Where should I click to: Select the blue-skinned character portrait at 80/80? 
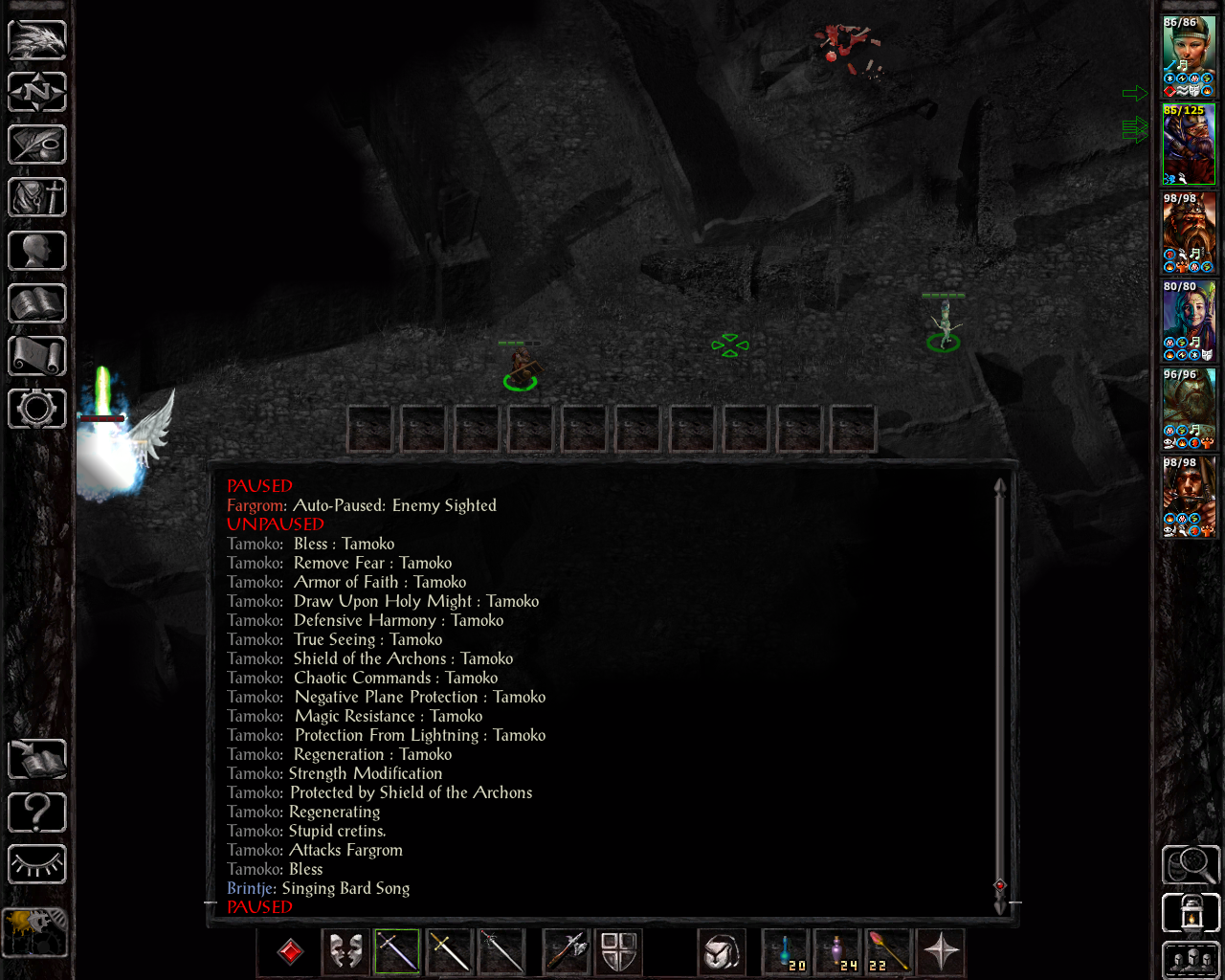1189,320
